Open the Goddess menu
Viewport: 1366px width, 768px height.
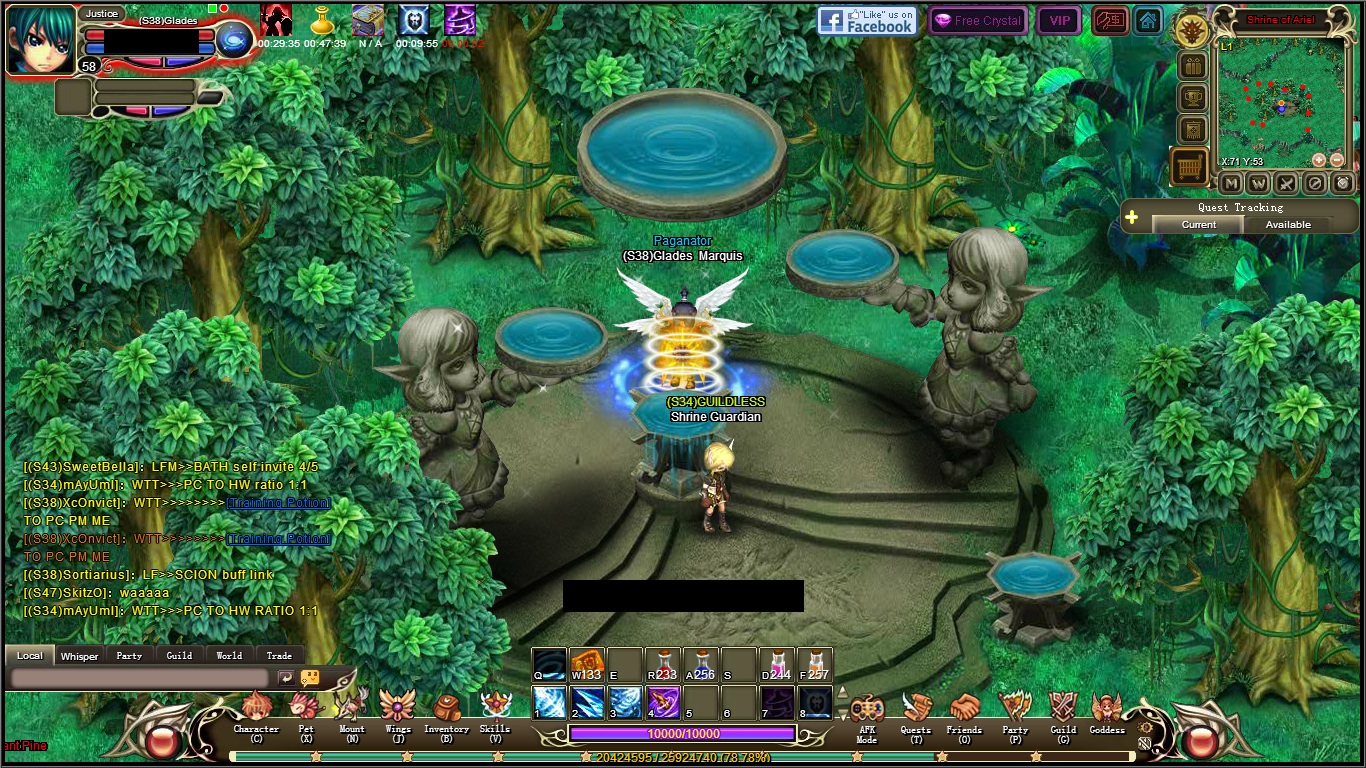click(1107, 712)
